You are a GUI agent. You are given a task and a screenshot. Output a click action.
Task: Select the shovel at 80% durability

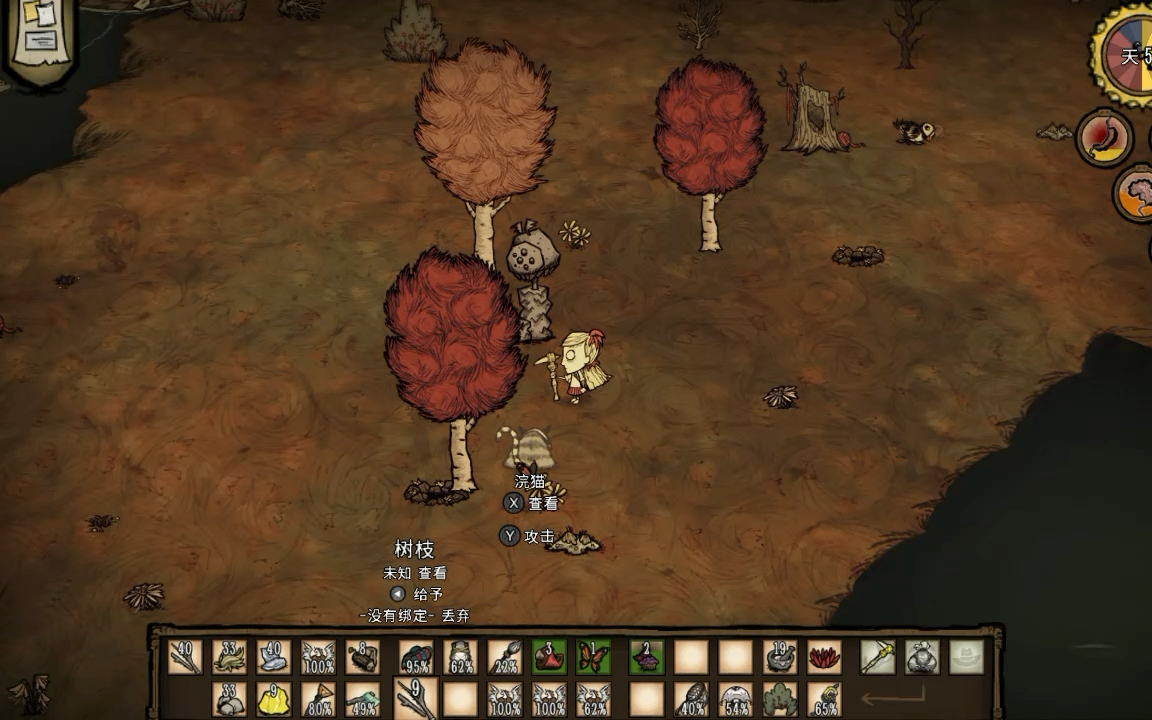coord(318,698)
